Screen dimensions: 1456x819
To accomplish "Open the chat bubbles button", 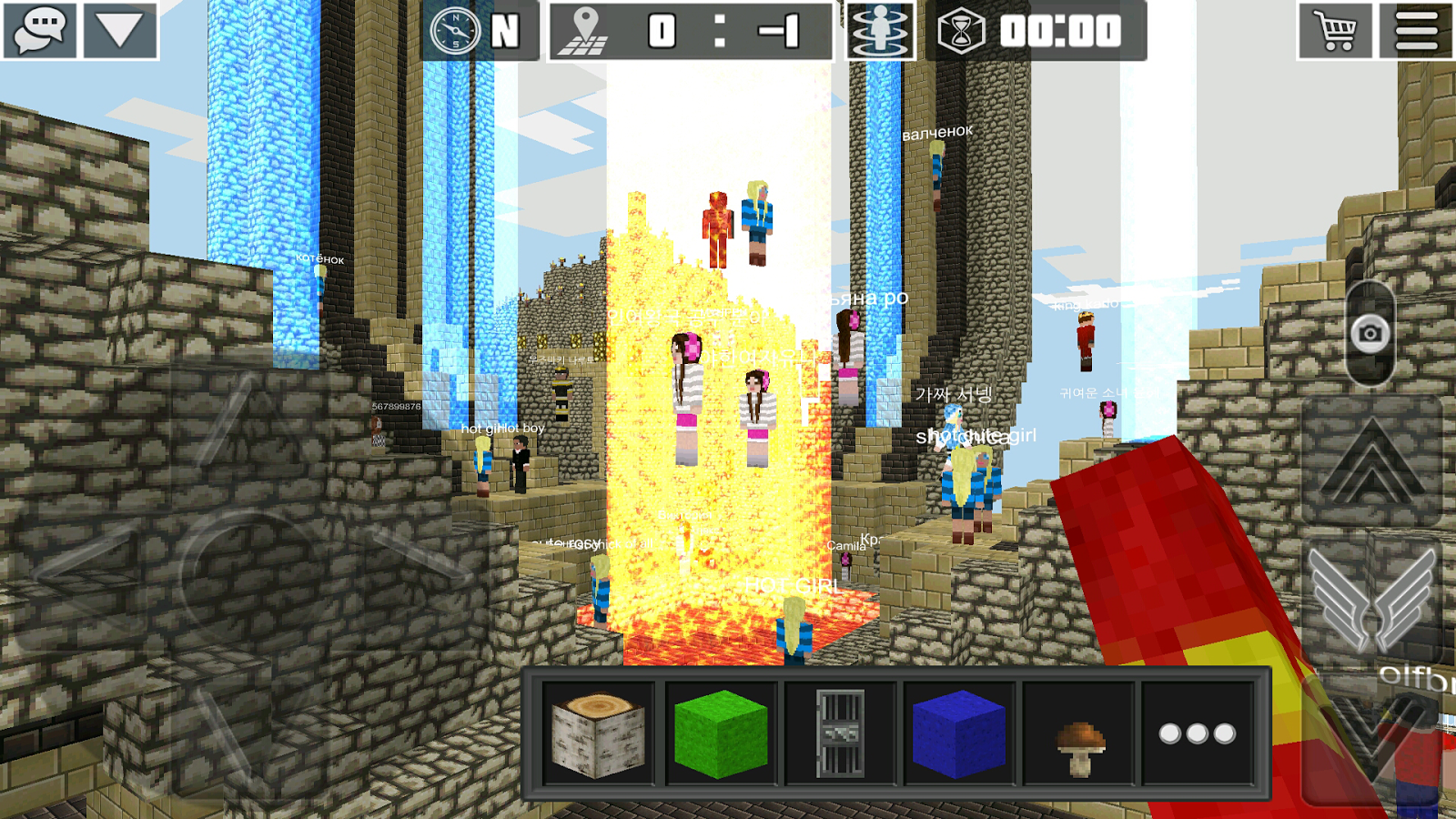I will point(40,30).
